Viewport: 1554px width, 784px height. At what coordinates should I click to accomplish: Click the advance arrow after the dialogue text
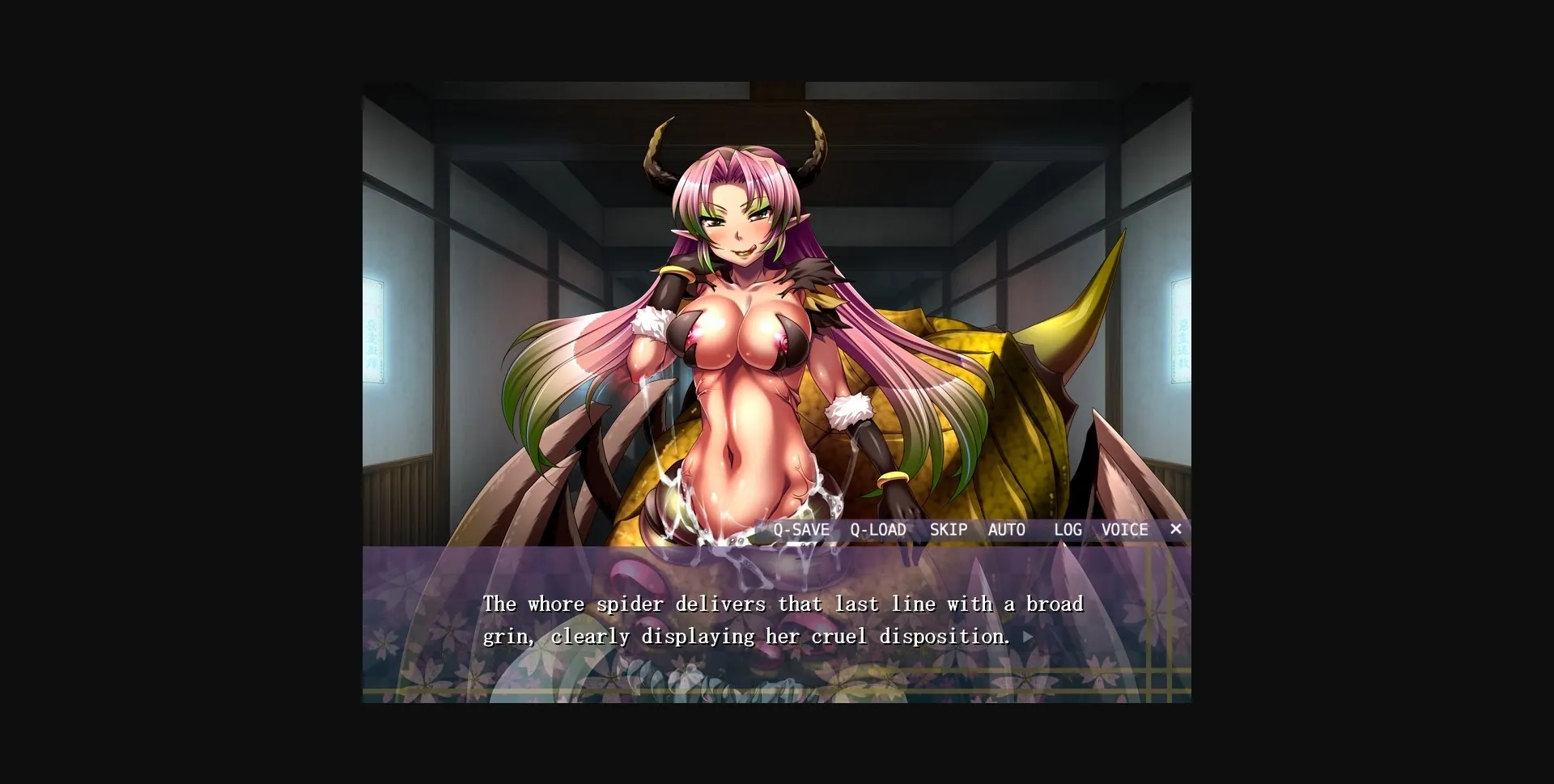[x=1029, y=638]
